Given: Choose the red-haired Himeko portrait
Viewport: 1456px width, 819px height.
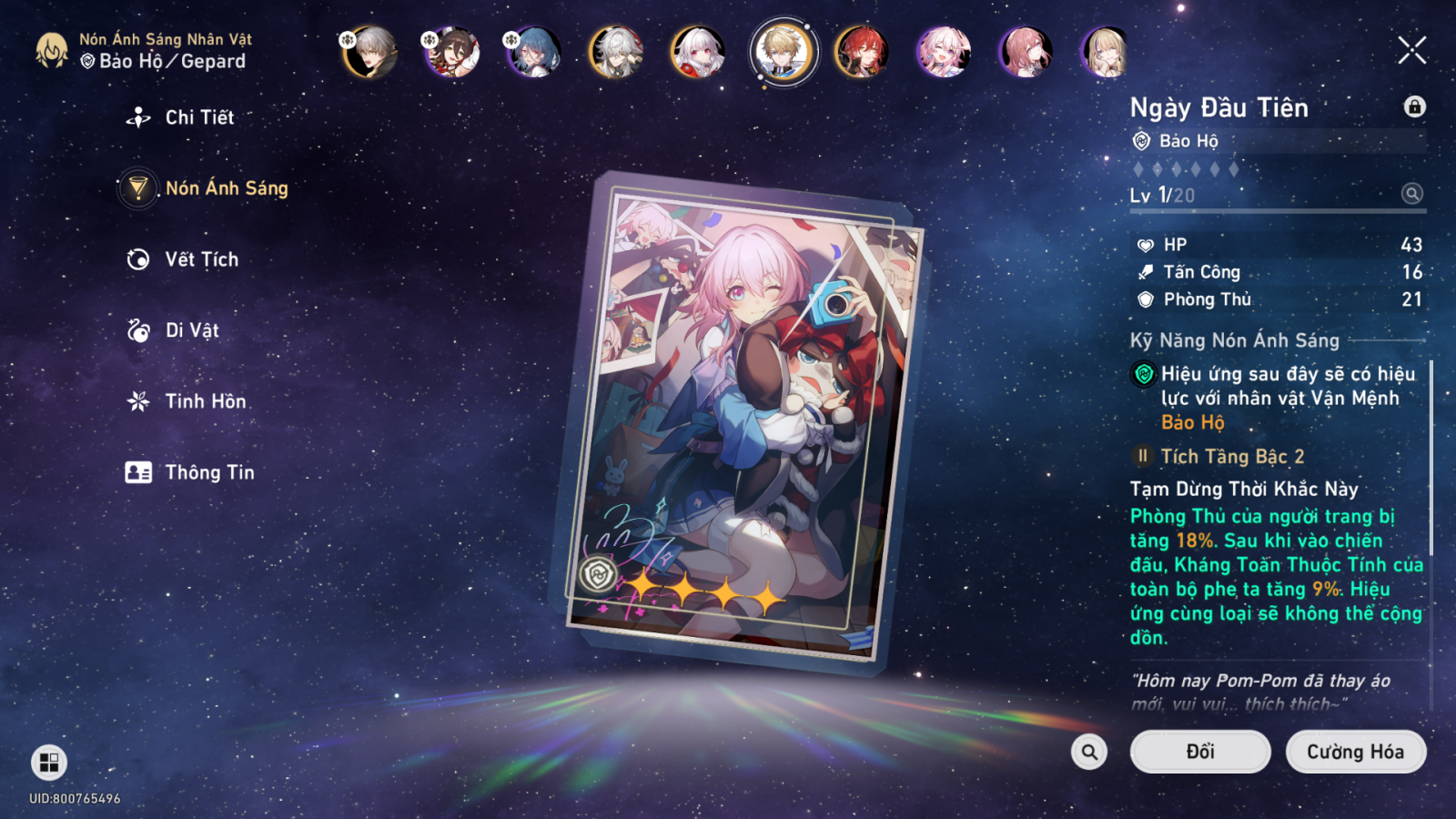Looking at the screenshot, I should (x=861, y=52).
